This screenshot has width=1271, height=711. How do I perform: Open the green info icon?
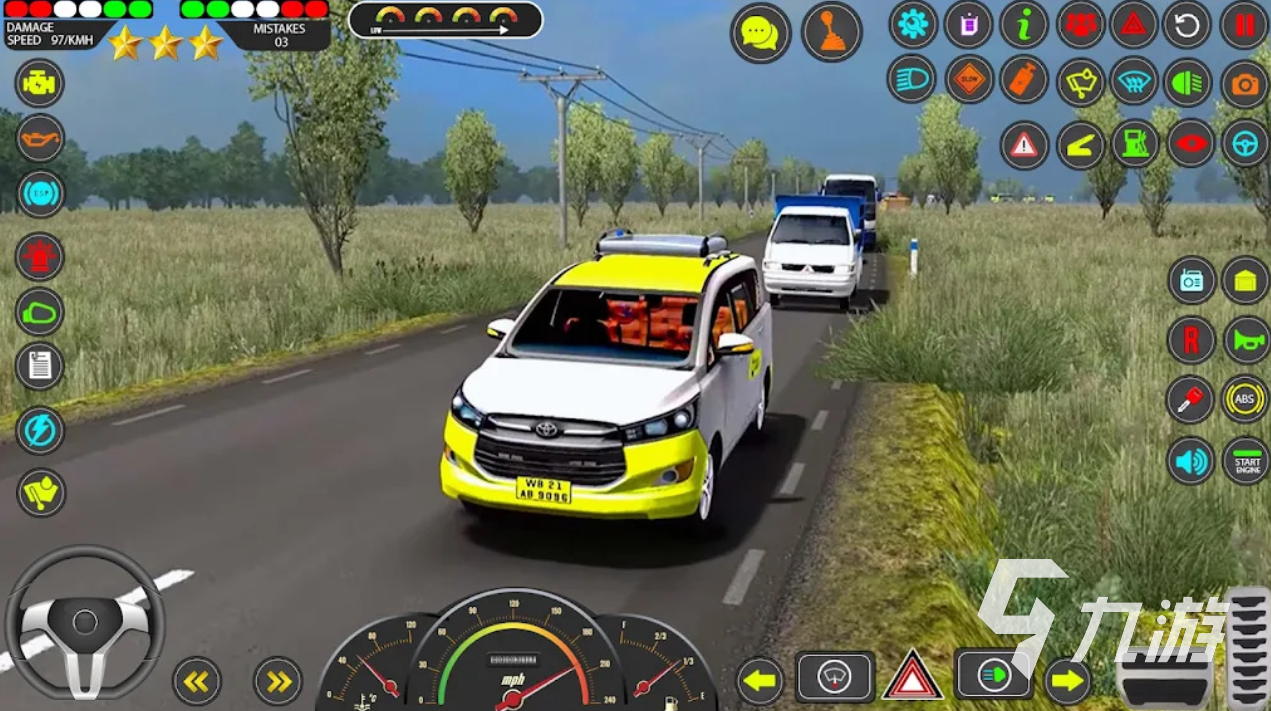click(1023, 25)
